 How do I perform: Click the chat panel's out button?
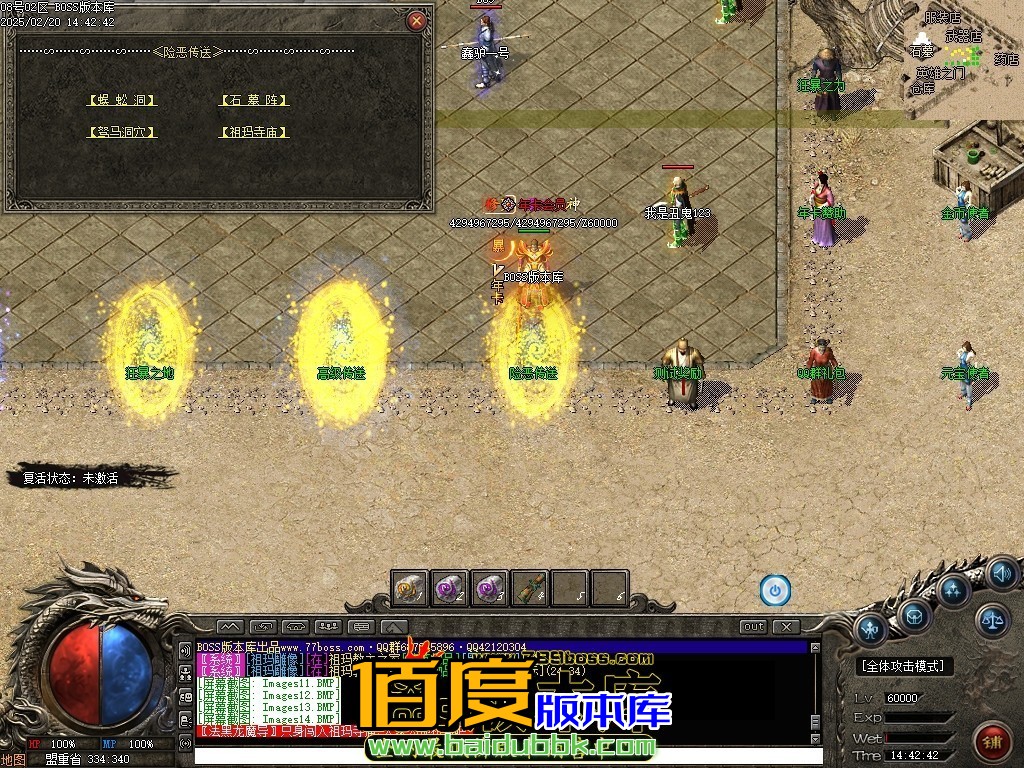(x=754, y=627)
